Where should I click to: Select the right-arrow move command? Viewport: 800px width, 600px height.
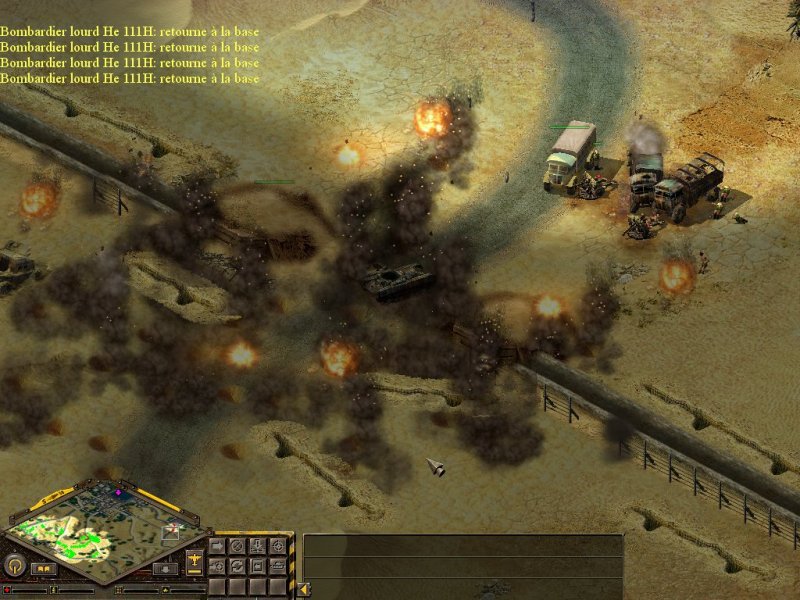click(x=217, y=546)
